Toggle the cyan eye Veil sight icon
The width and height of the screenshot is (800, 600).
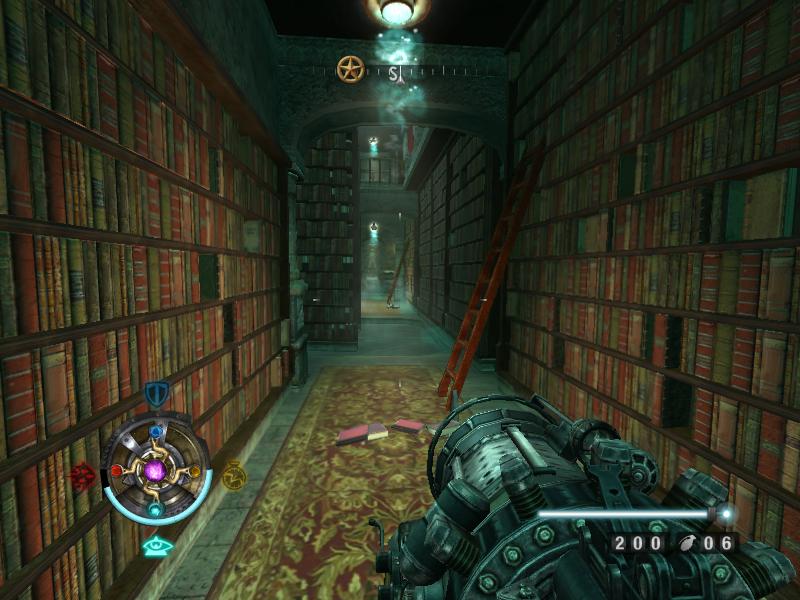155,546
